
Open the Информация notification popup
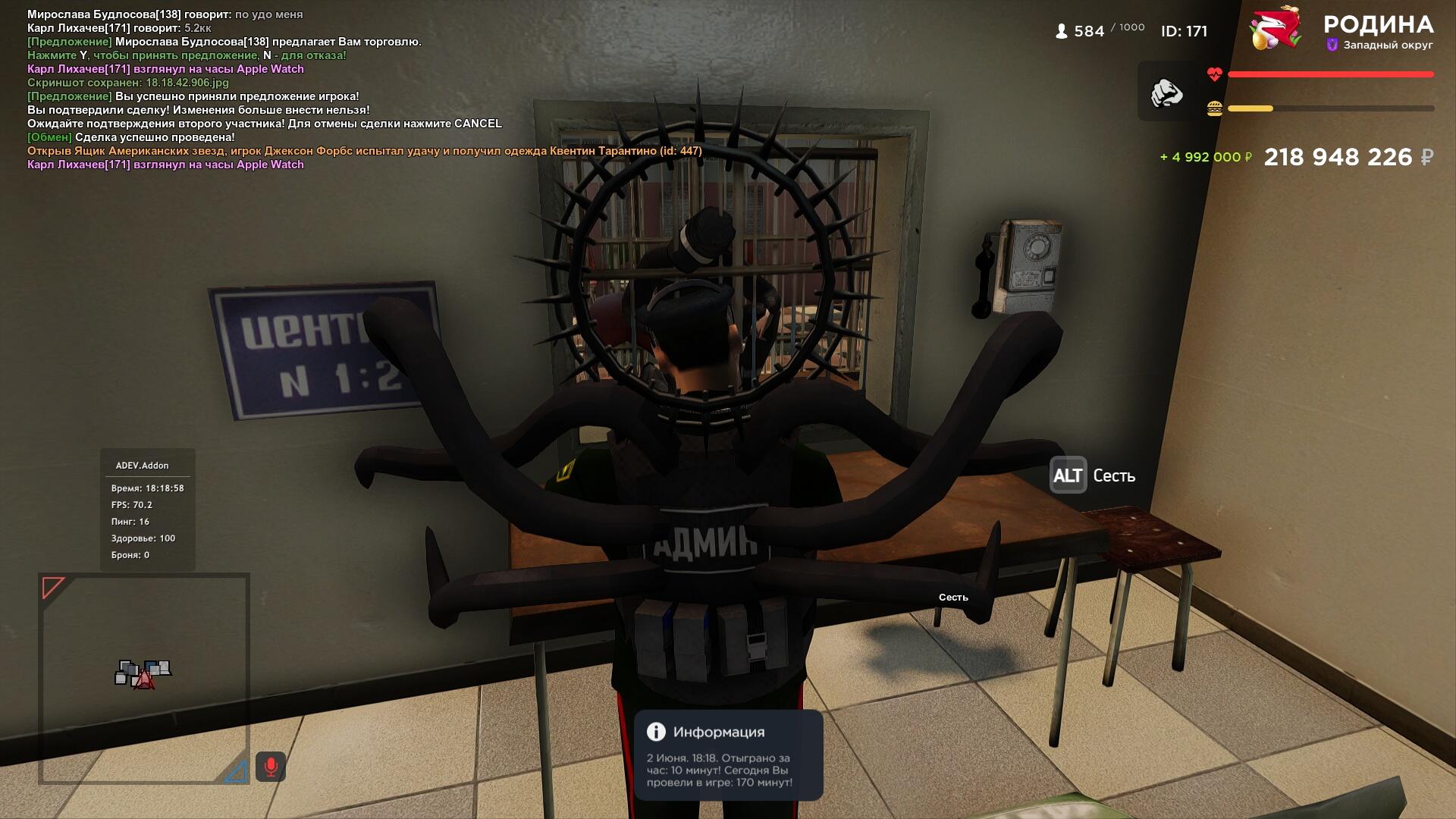pyautogui.click(x=728, y=755)
